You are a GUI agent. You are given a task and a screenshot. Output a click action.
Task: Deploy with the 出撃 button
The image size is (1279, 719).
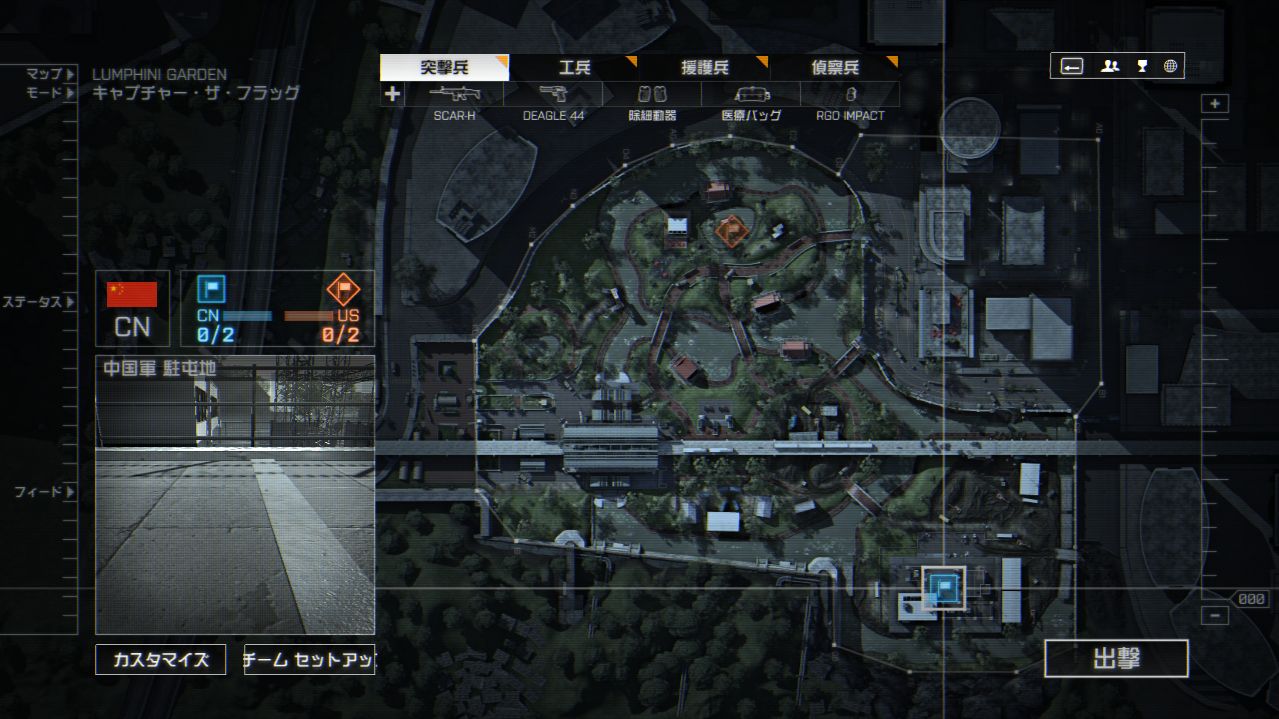1116,659
